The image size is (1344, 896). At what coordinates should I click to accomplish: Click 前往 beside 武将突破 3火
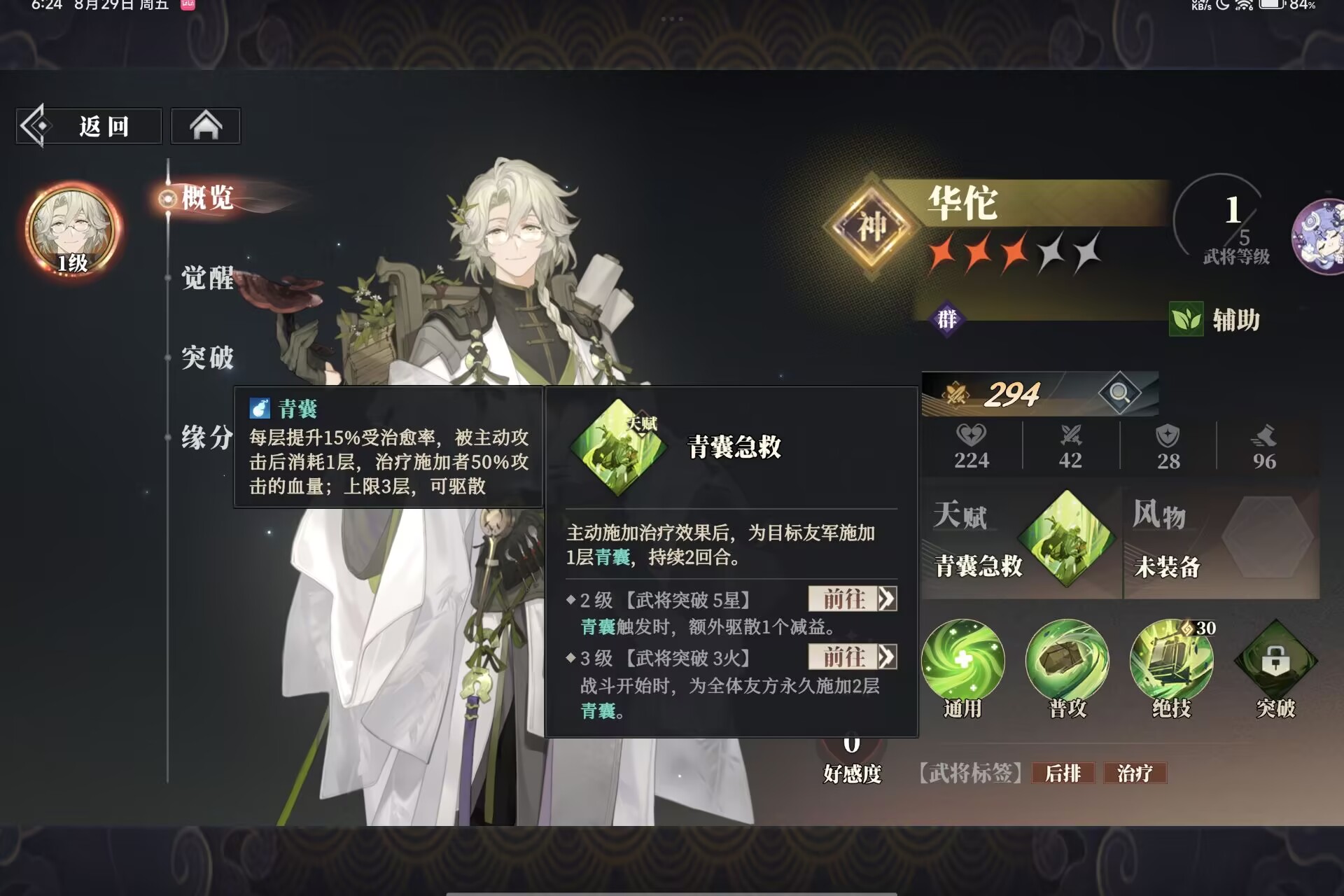[x=851, y=658]
